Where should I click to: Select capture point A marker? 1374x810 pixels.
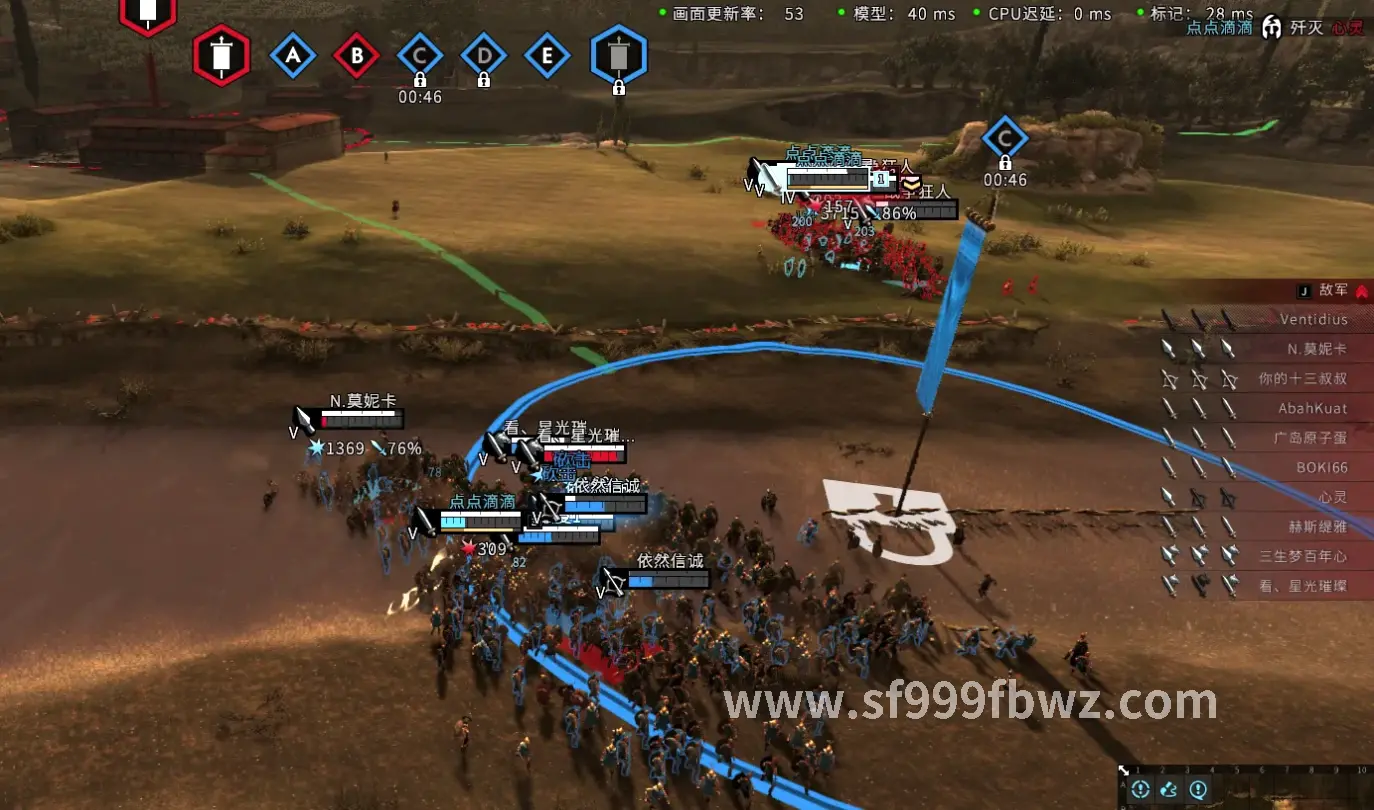(293, 56)
